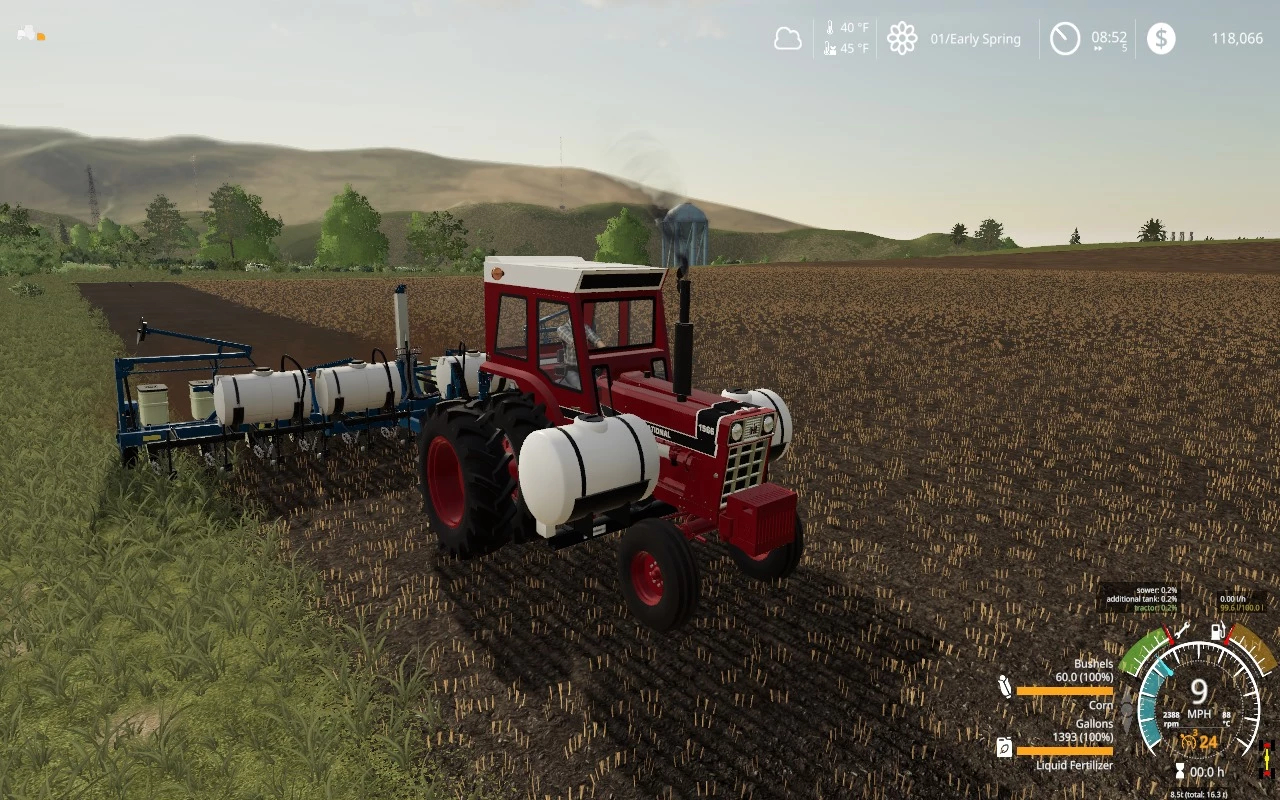Viewport: 1280px width, 800px height.
Task: Click the wrench damage gauge icon
Action: [1181, 631]
